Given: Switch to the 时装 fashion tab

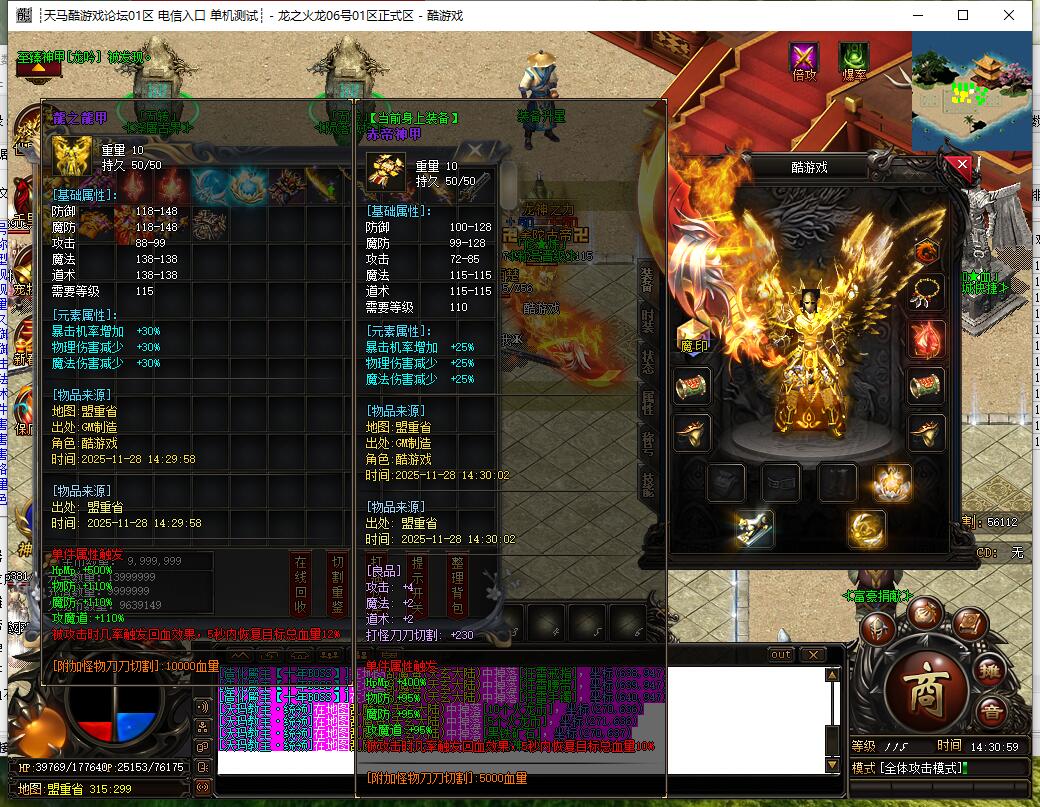Looking at the screenshot, I should coord(648,322).
